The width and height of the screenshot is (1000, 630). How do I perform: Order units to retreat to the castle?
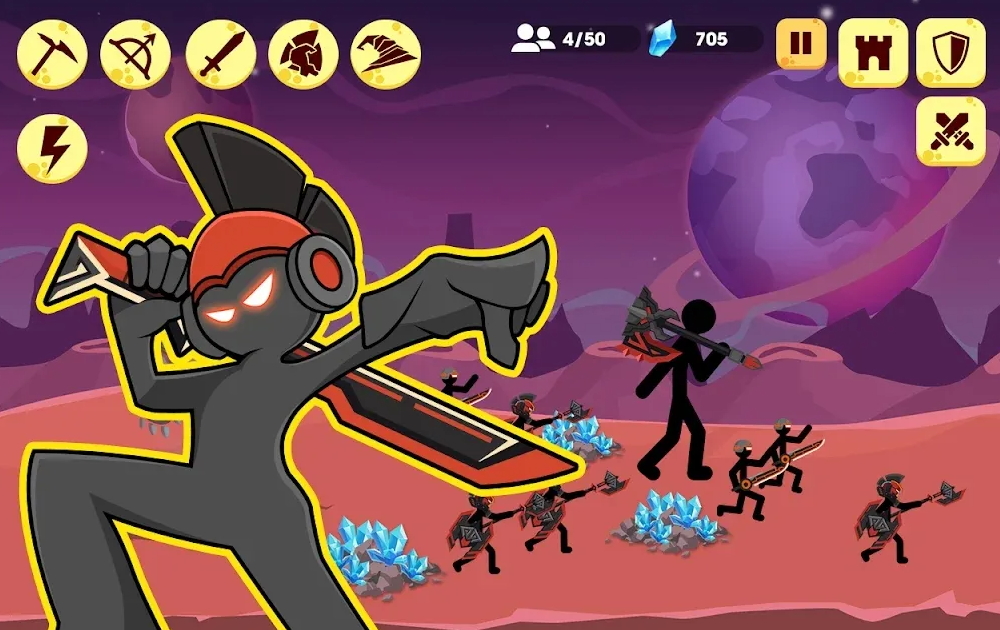tap(873, 53)
